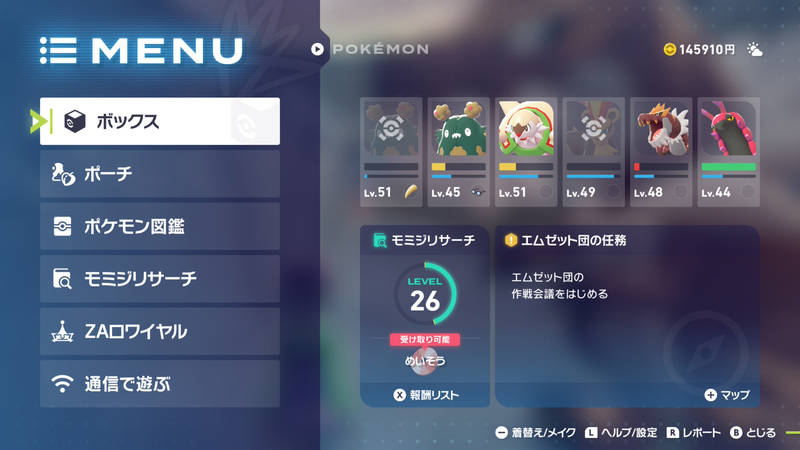This screenshot has height=450, width=800.
Task: Choose the Lv.51 Chesnaught party slot
Action: click(525, 150)
